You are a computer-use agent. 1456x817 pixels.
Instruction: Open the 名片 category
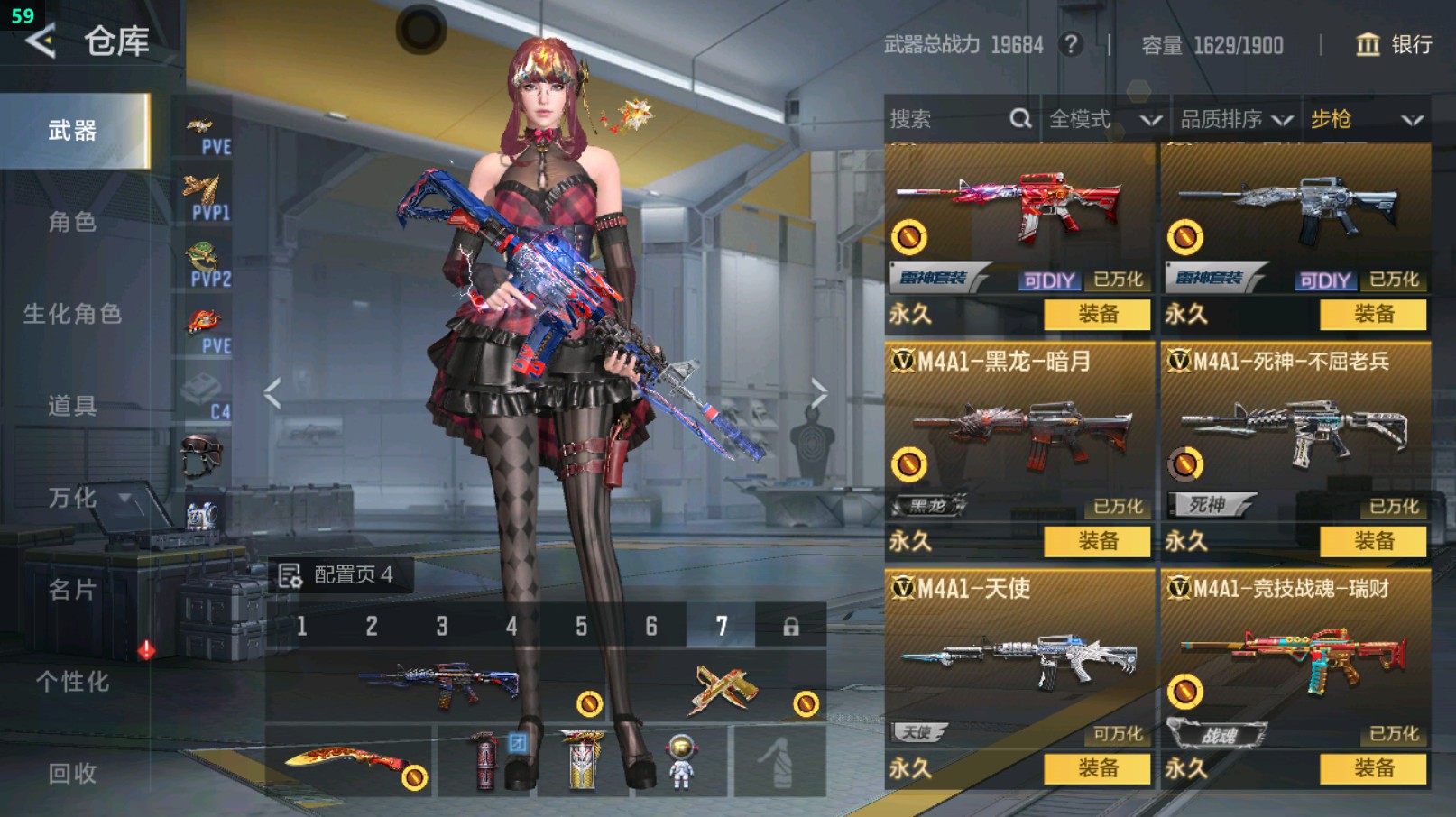[72, 590]
